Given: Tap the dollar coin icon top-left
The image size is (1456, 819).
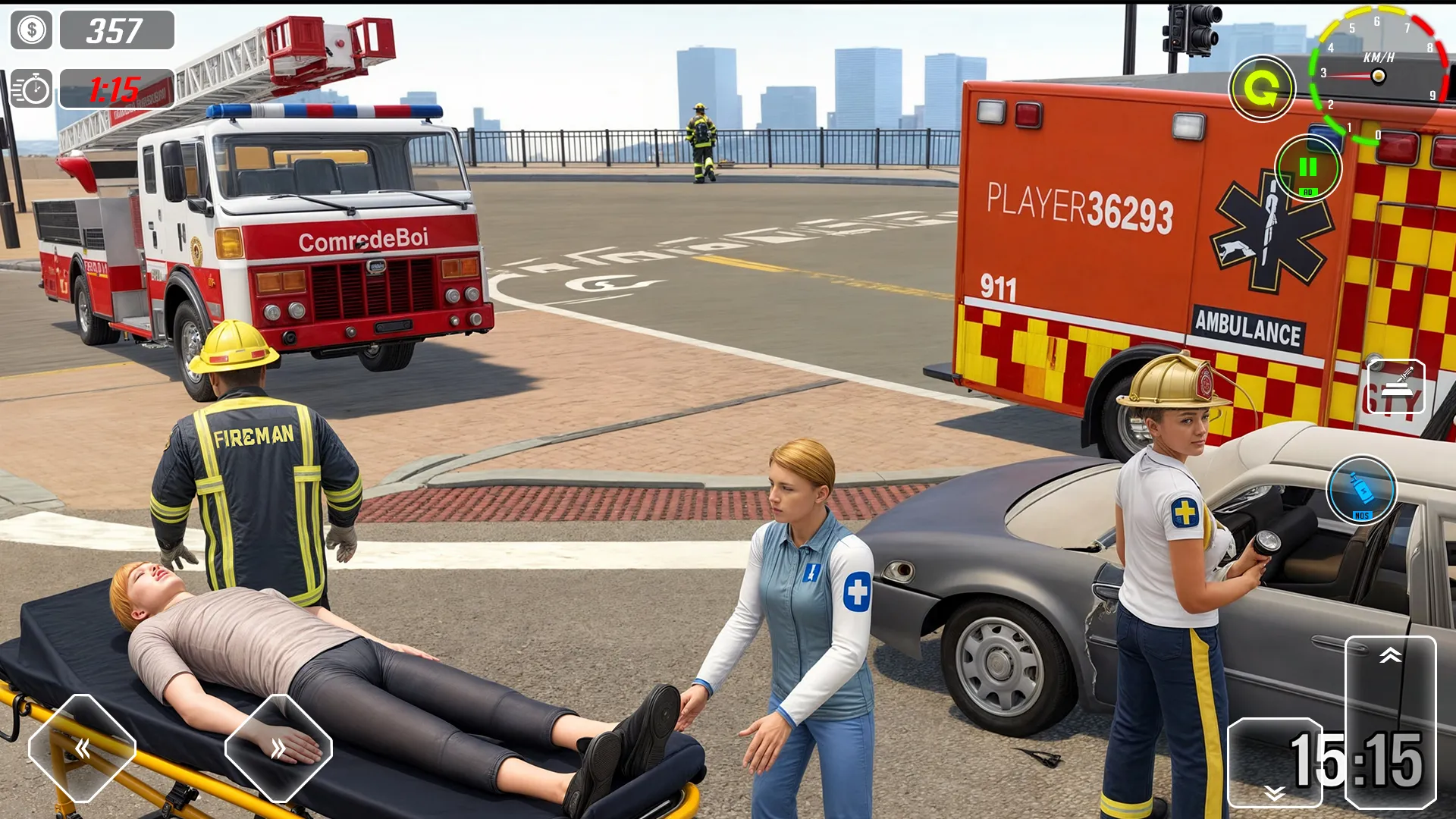Looking at the screenshot, I should coord(31,30).
